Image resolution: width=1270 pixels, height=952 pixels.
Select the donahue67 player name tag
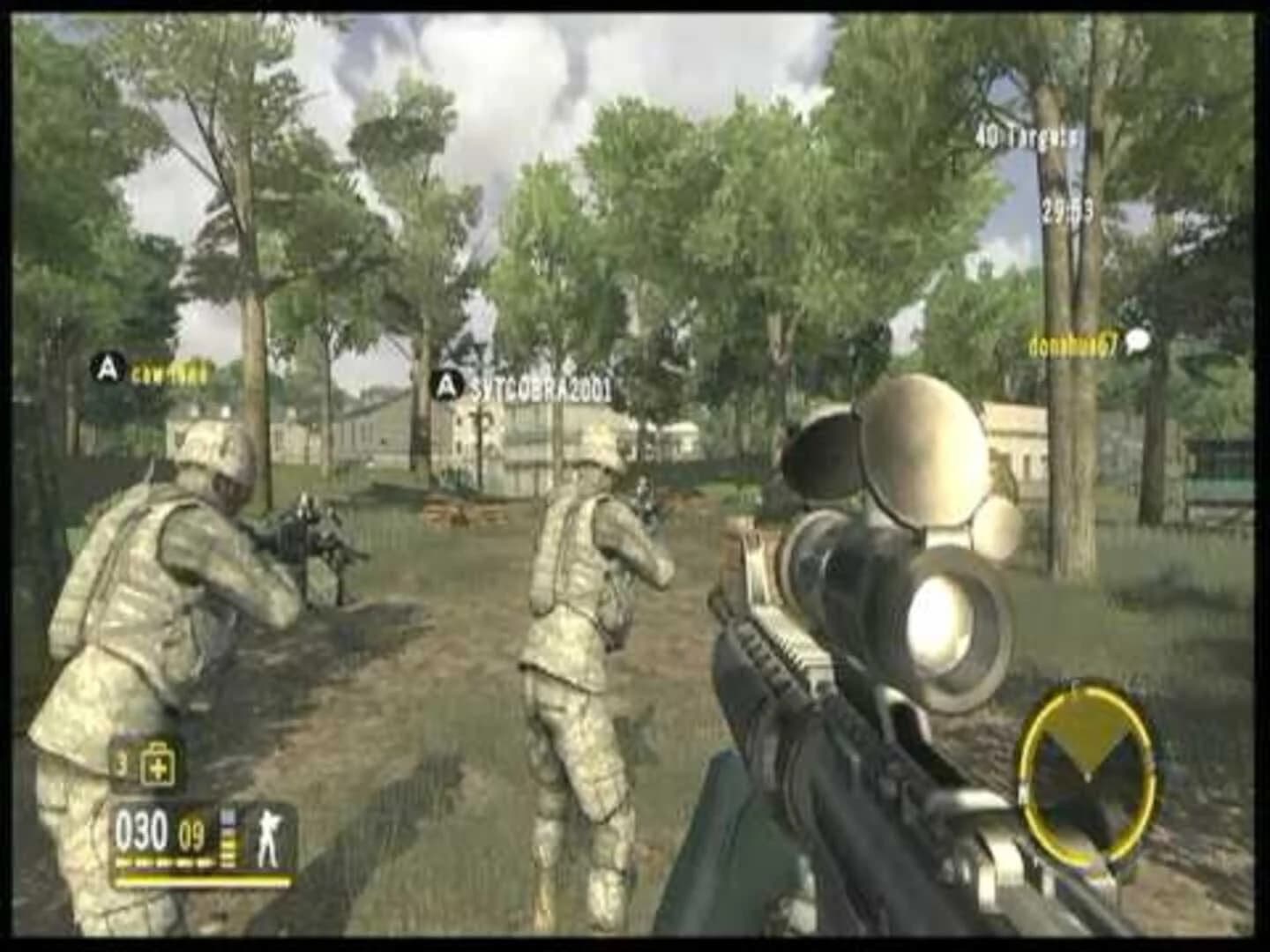(1072, 346)
